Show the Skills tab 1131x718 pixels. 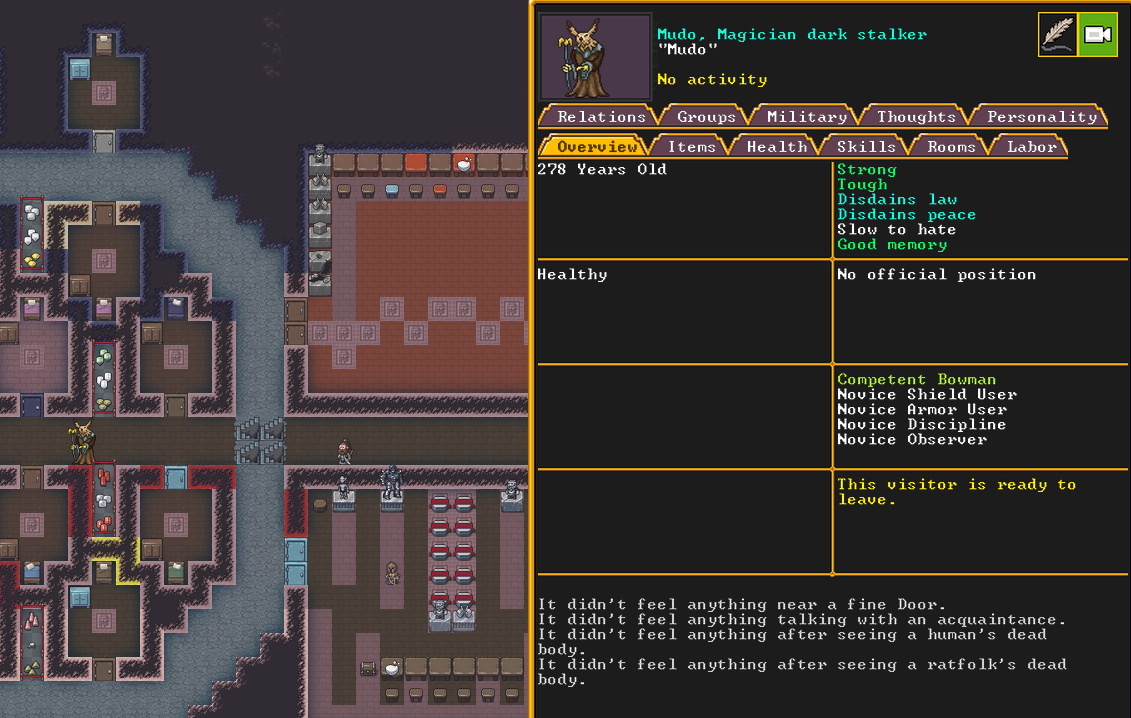(x=866, y=147)
